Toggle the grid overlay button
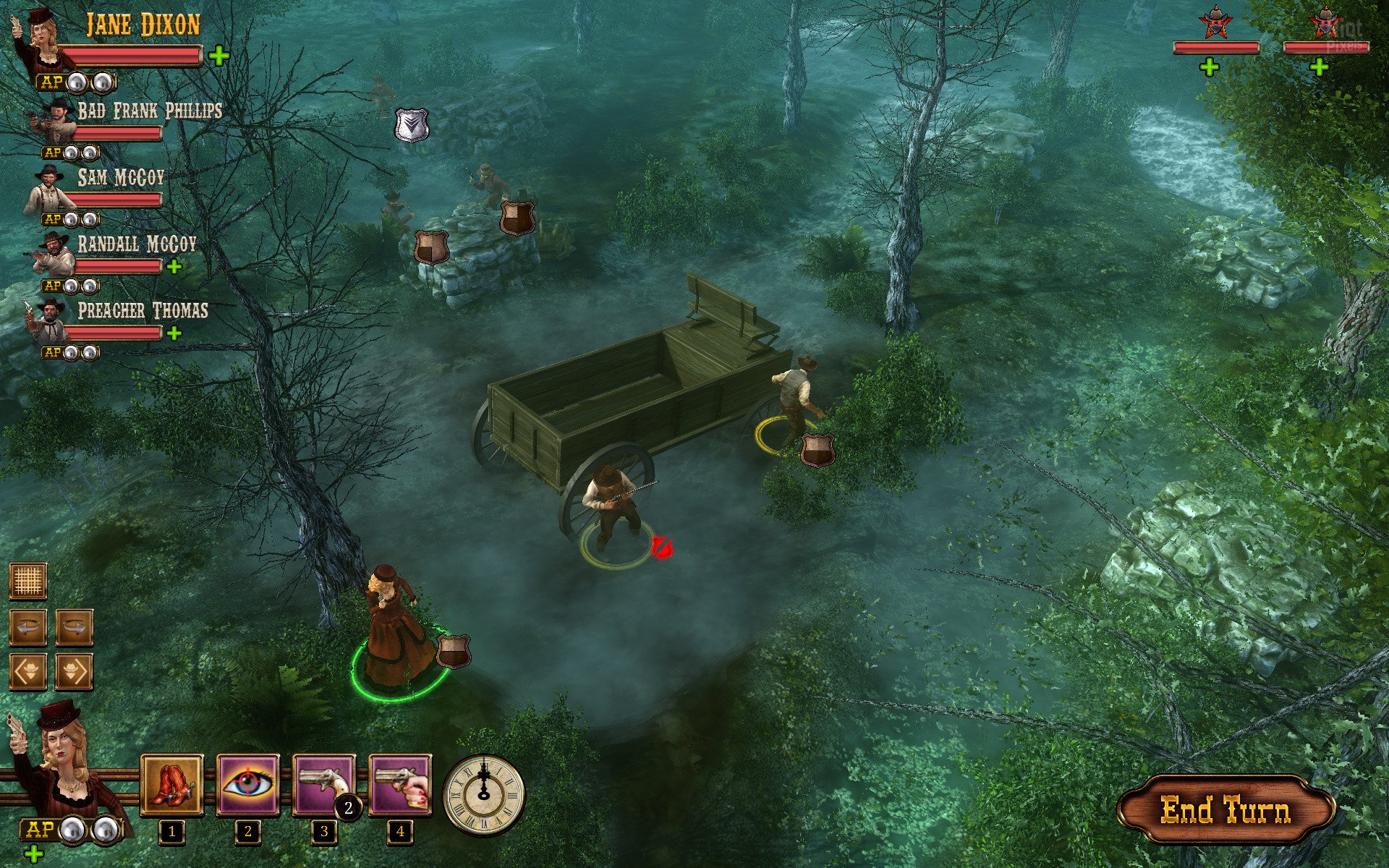 click(x=28, y=581)
